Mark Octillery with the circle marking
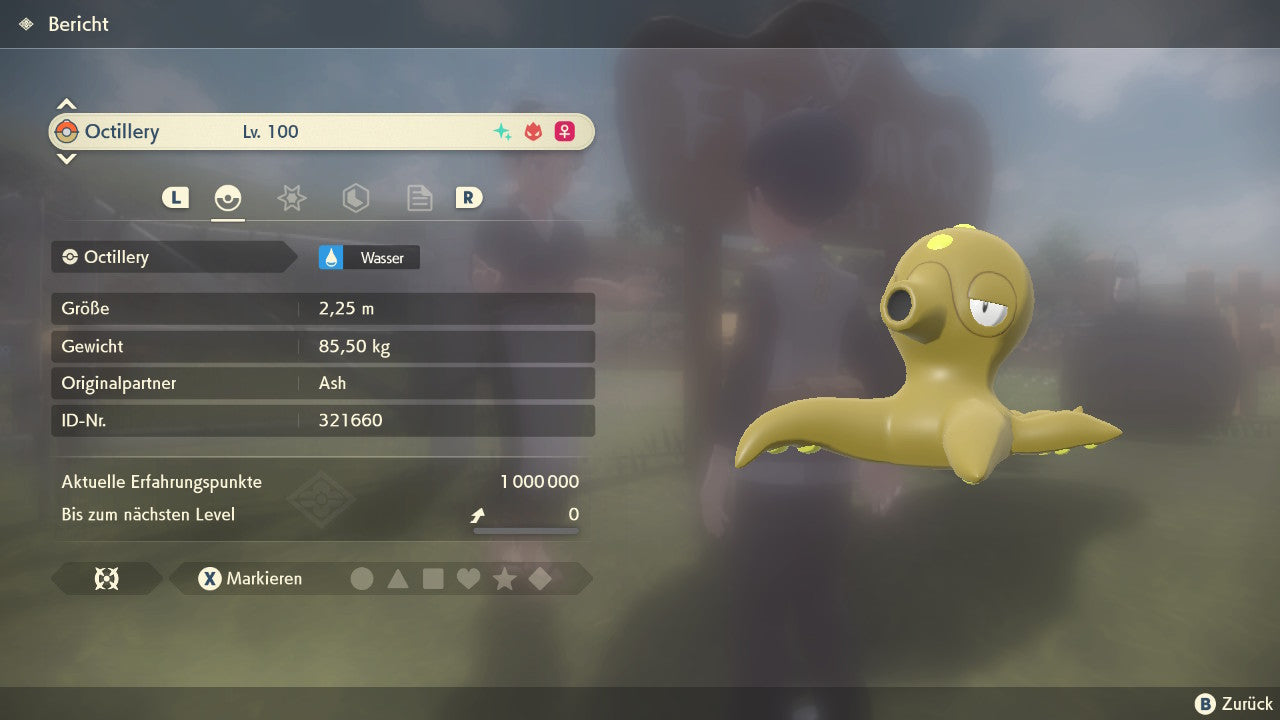 click(362, 579)
